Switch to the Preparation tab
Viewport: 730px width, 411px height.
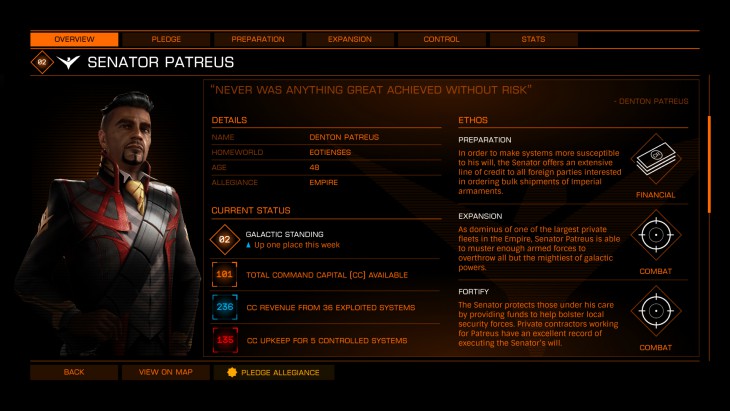tap(257, 39)
